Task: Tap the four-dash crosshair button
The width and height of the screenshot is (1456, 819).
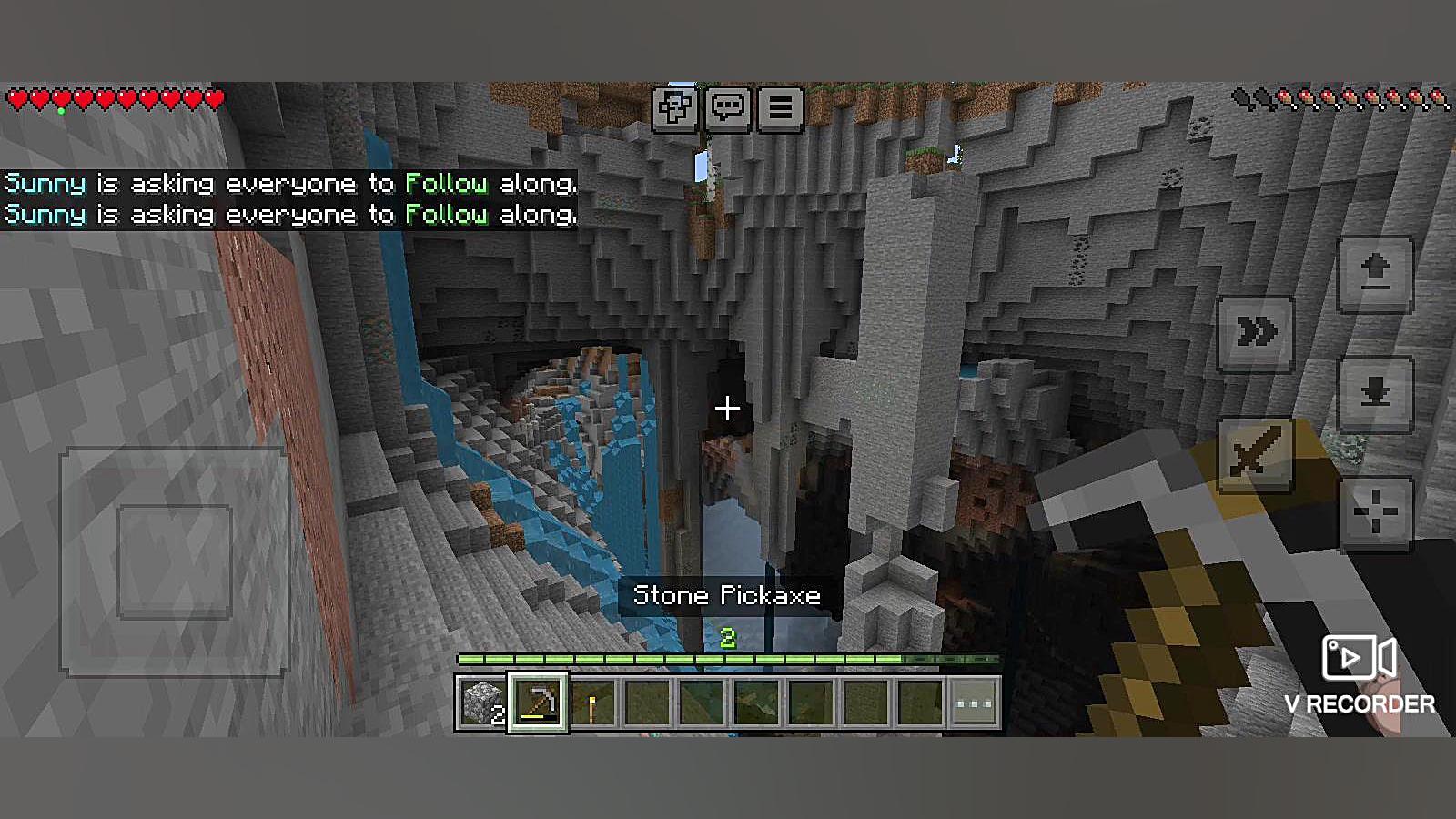Action: (1375, 513)
